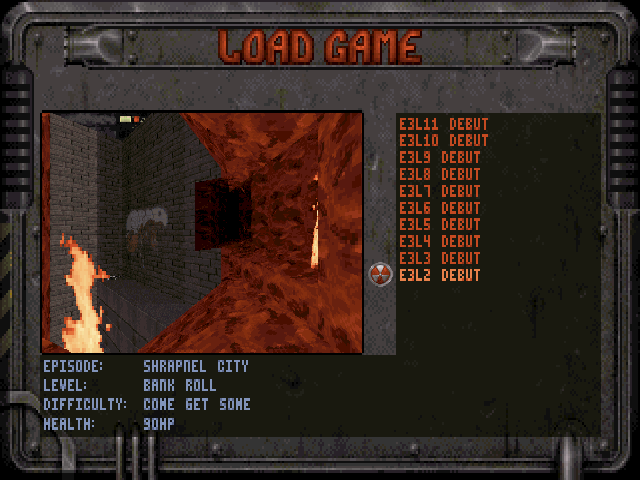Choose save entry E3L5 DEBUT

[x=439, y=224]
